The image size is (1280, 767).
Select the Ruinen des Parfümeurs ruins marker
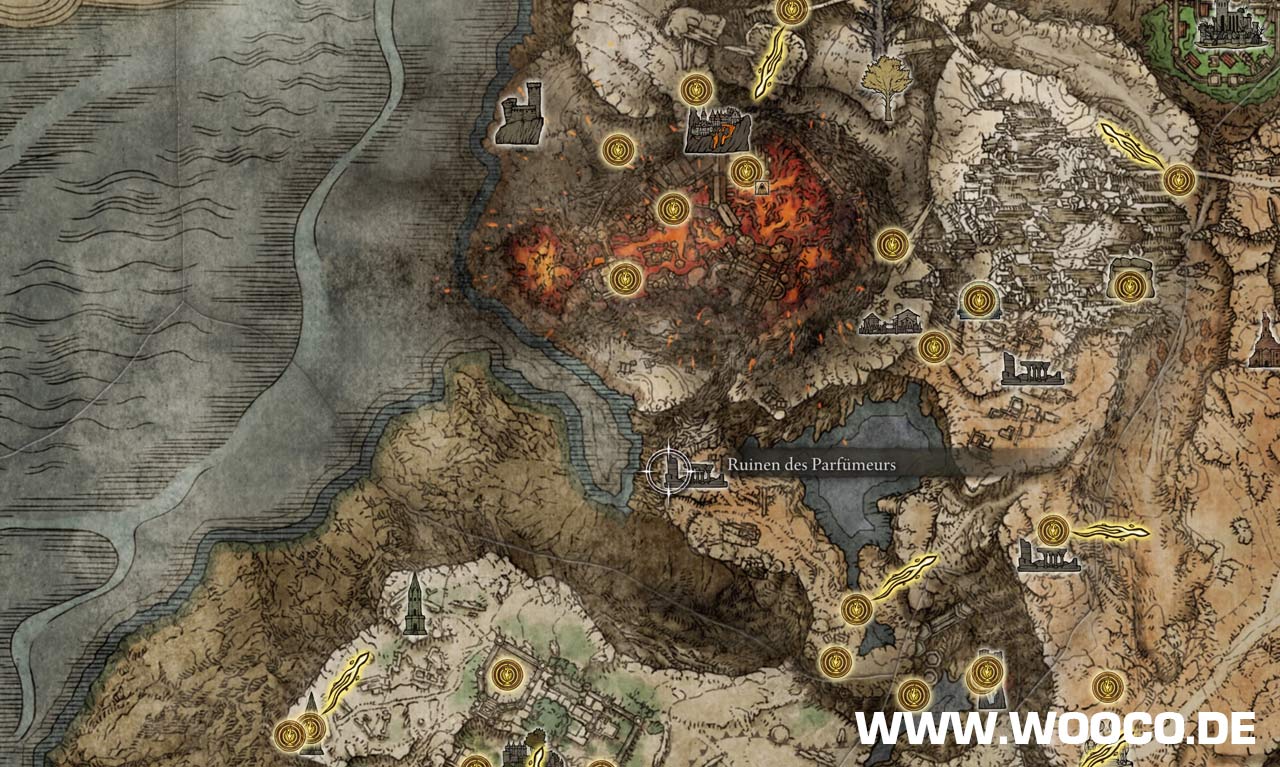[x=705, y=472]
